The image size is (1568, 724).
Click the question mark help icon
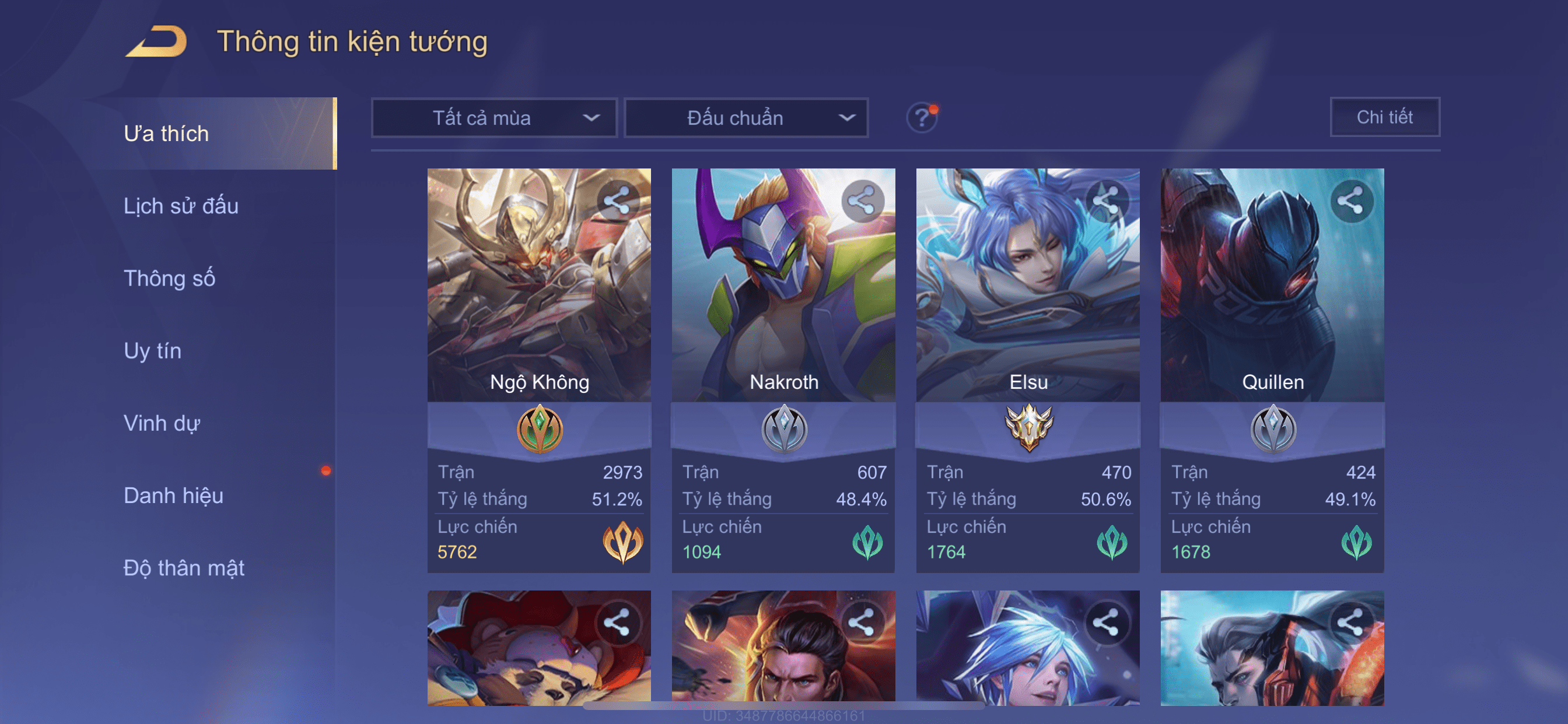click(921, 117)
